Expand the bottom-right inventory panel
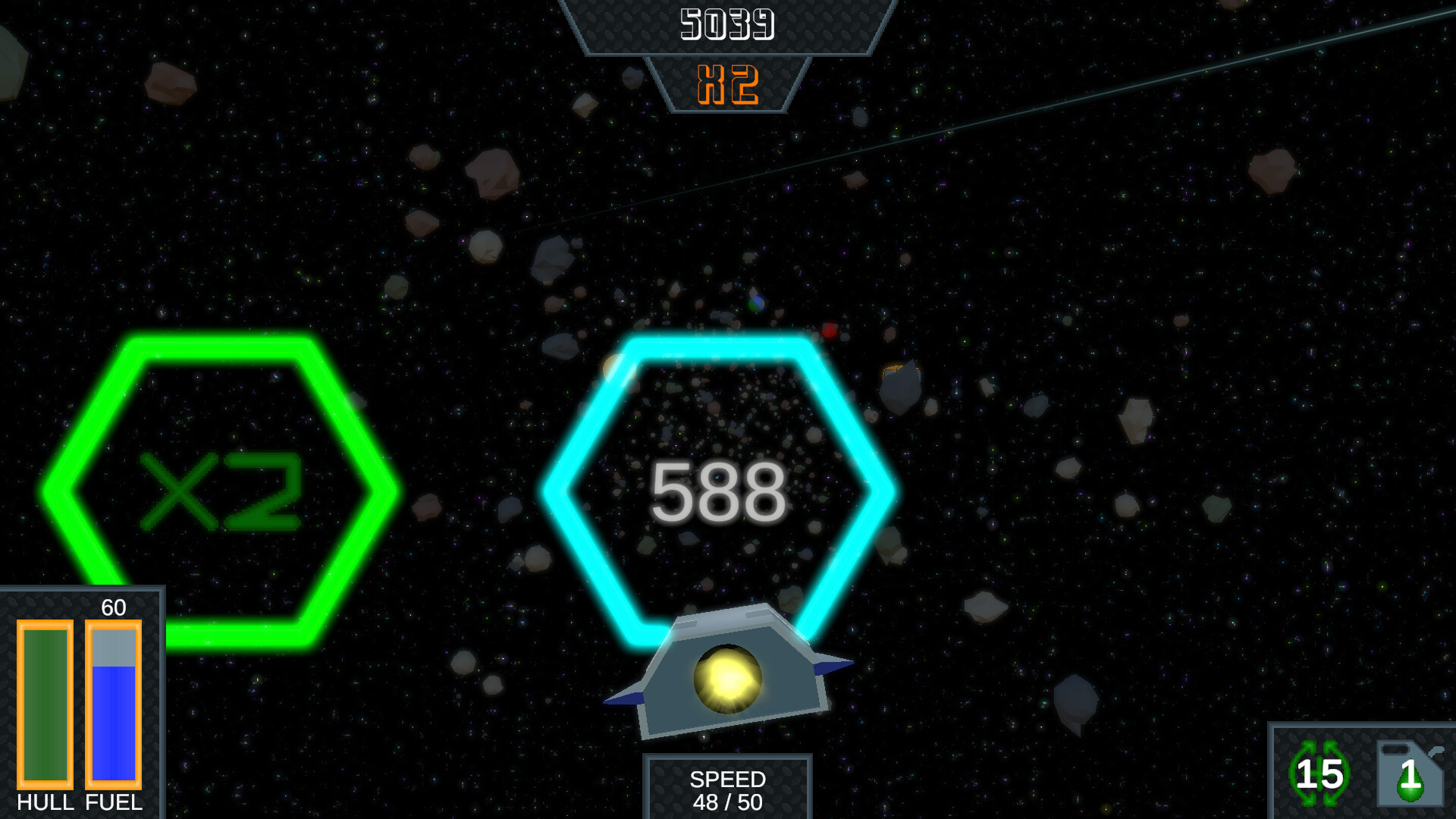1456x819 pixels. tap(1361, 775)
